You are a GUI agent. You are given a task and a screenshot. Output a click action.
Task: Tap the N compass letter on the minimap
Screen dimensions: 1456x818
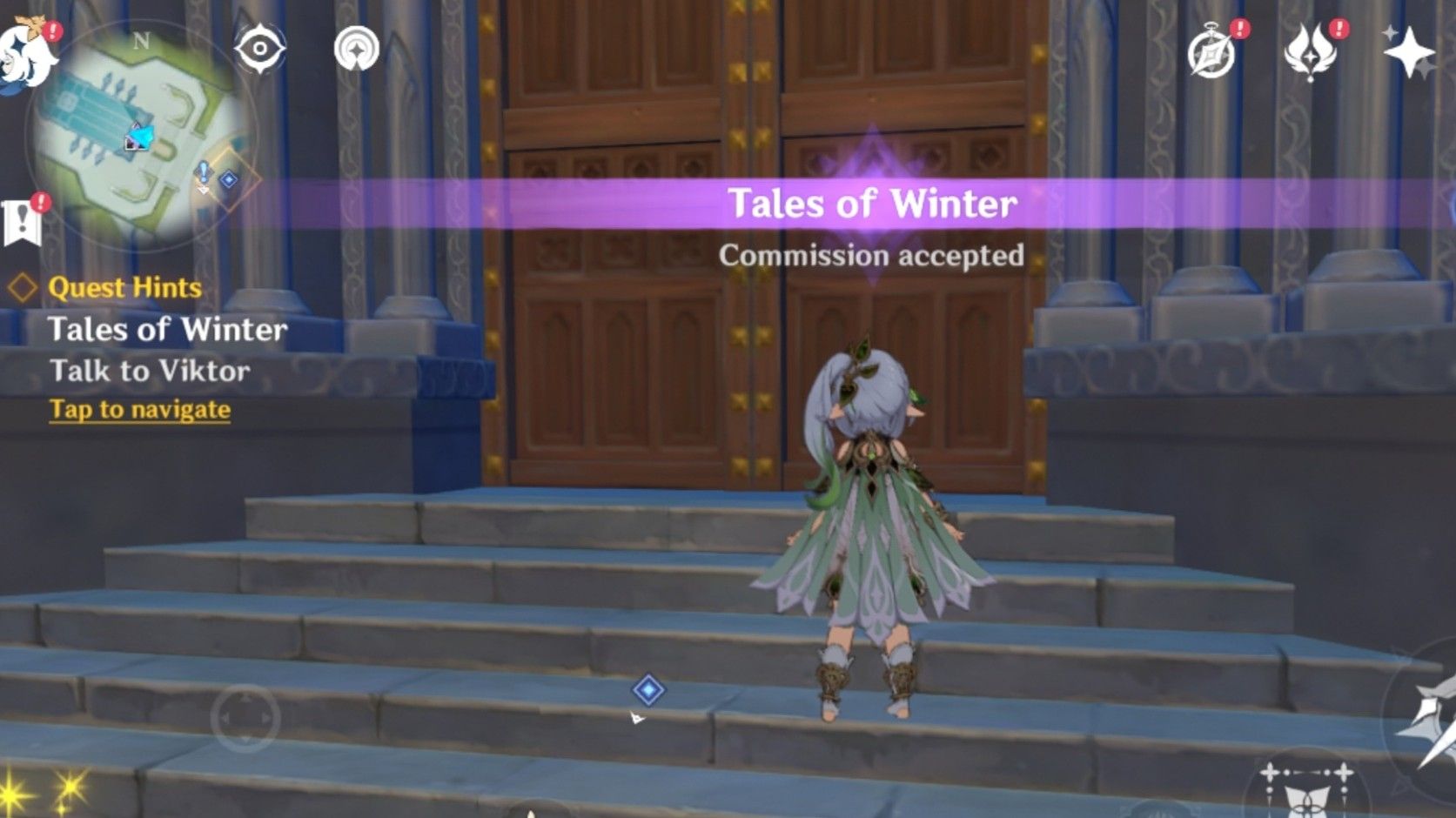(143, 39)
